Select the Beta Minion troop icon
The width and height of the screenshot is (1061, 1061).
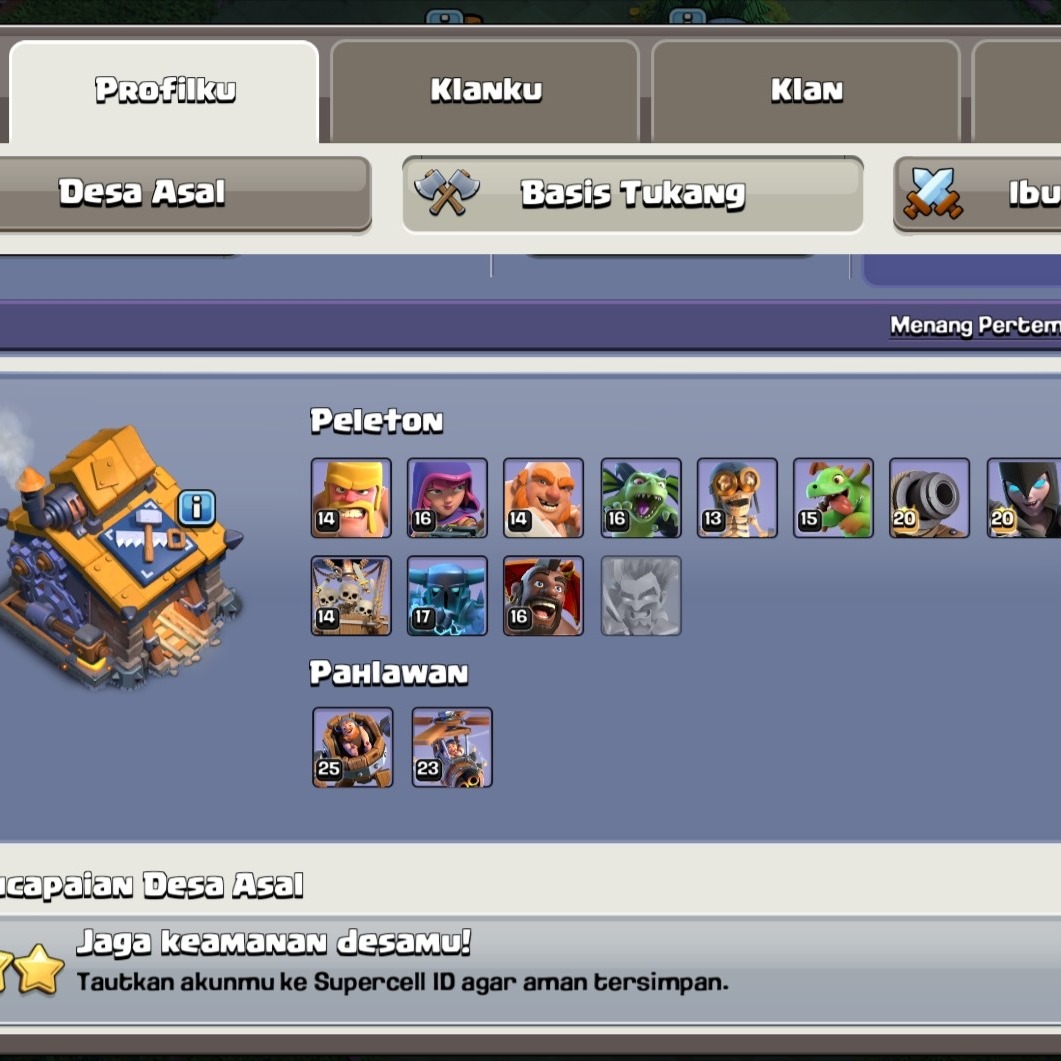[x=641, y=498]
